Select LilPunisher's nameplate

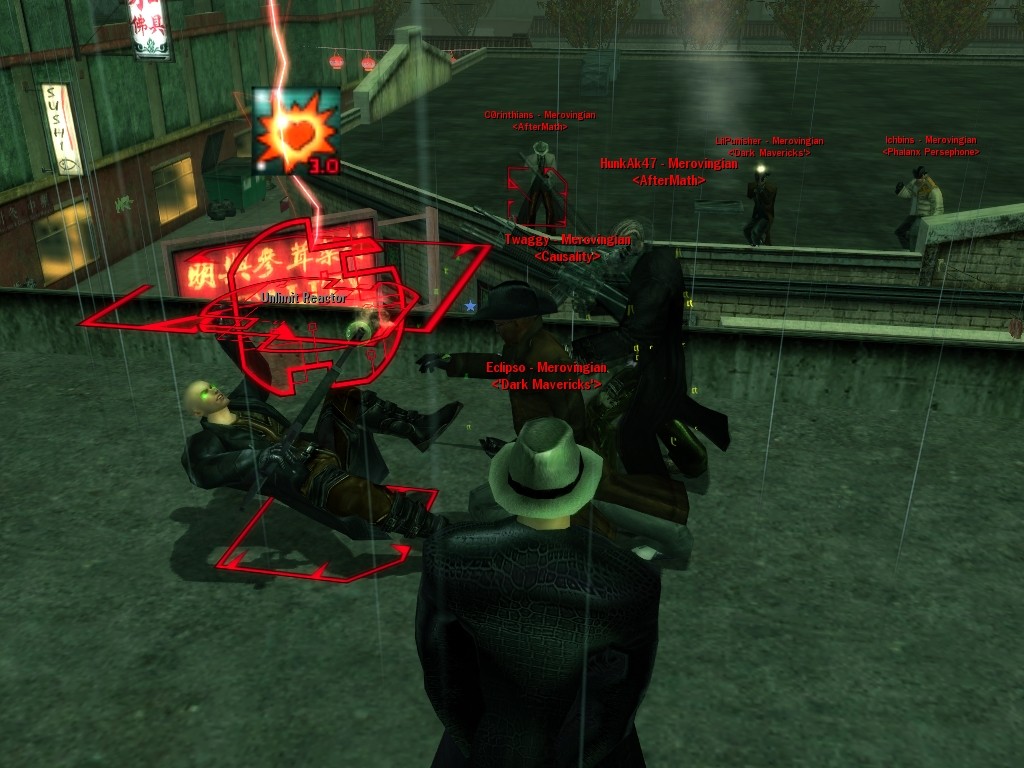click(768, 141)
